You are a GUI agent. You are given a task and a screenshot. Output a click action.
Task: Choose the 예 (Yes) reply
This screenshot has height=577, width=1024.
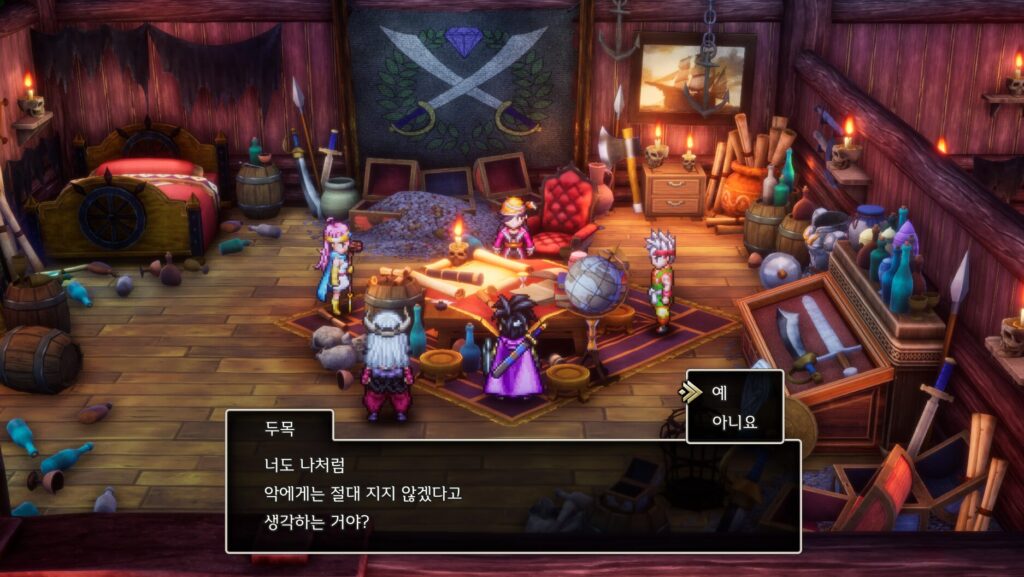pos(719,393)
